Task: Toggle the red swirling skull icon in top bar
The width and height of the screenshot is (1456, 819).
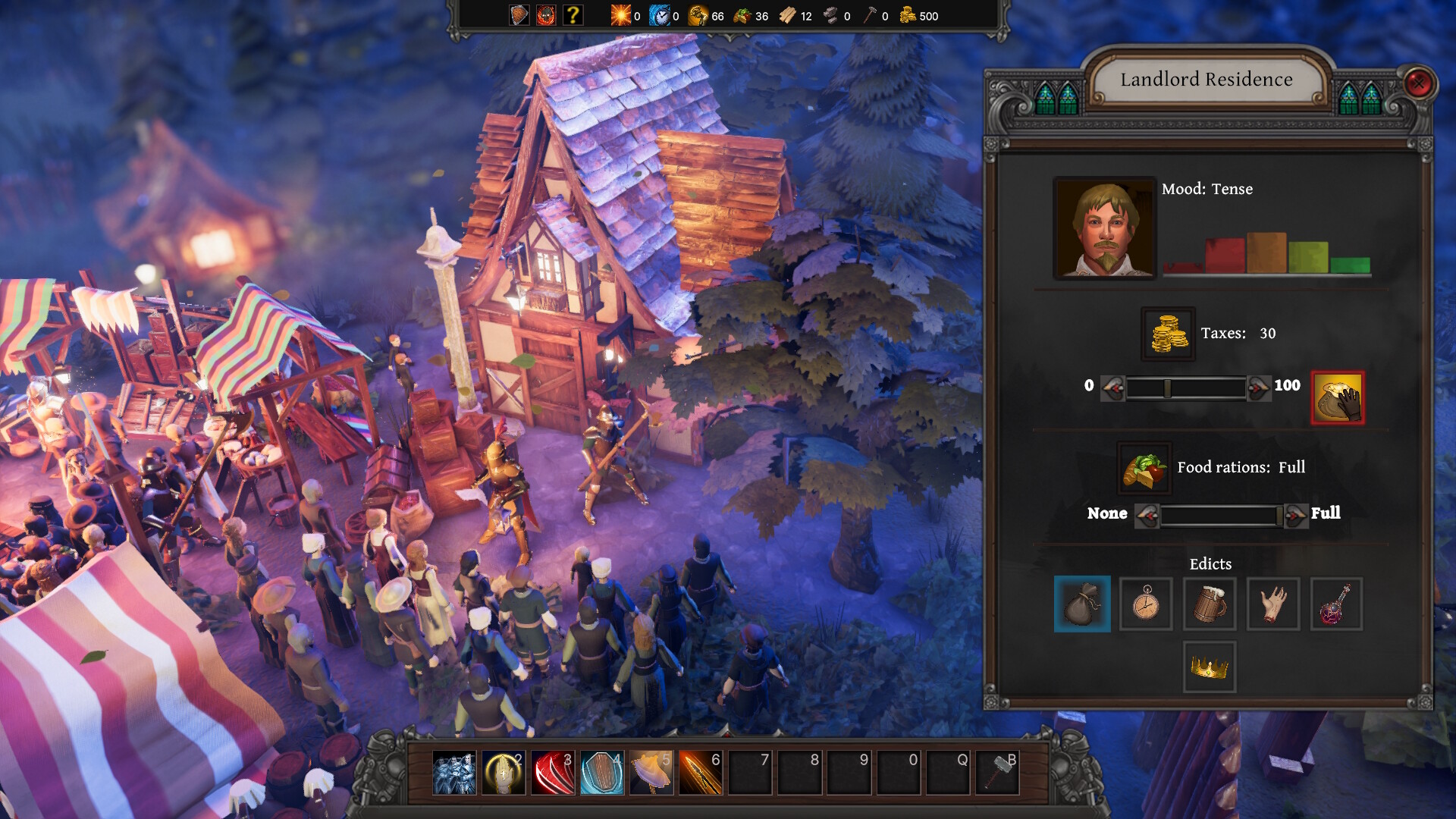Action: pyautogui.click(x=545, y=15)
